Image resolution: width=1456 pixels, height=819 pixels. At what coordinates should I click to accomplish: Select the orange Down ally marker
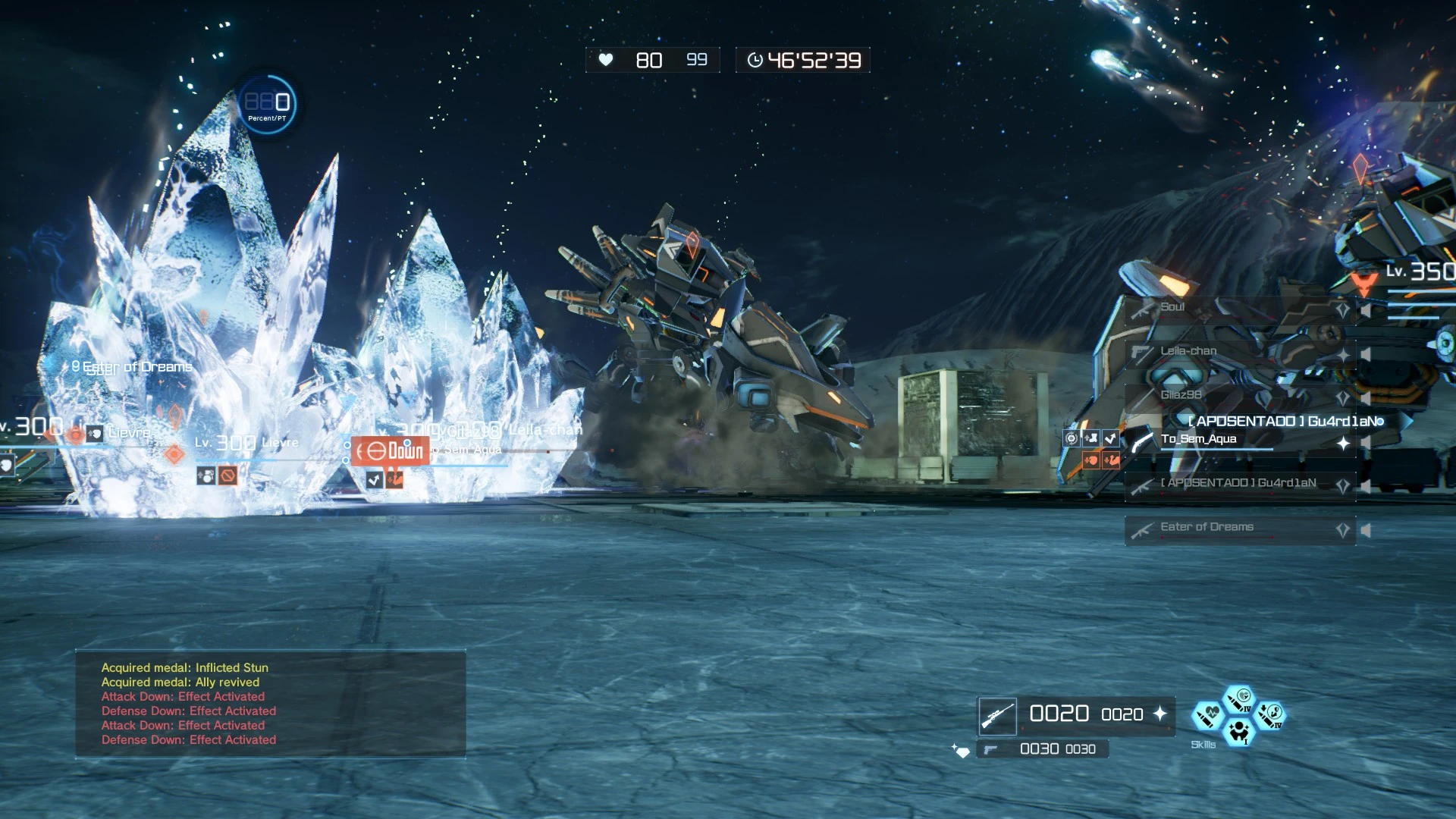(x=390, y=451)
